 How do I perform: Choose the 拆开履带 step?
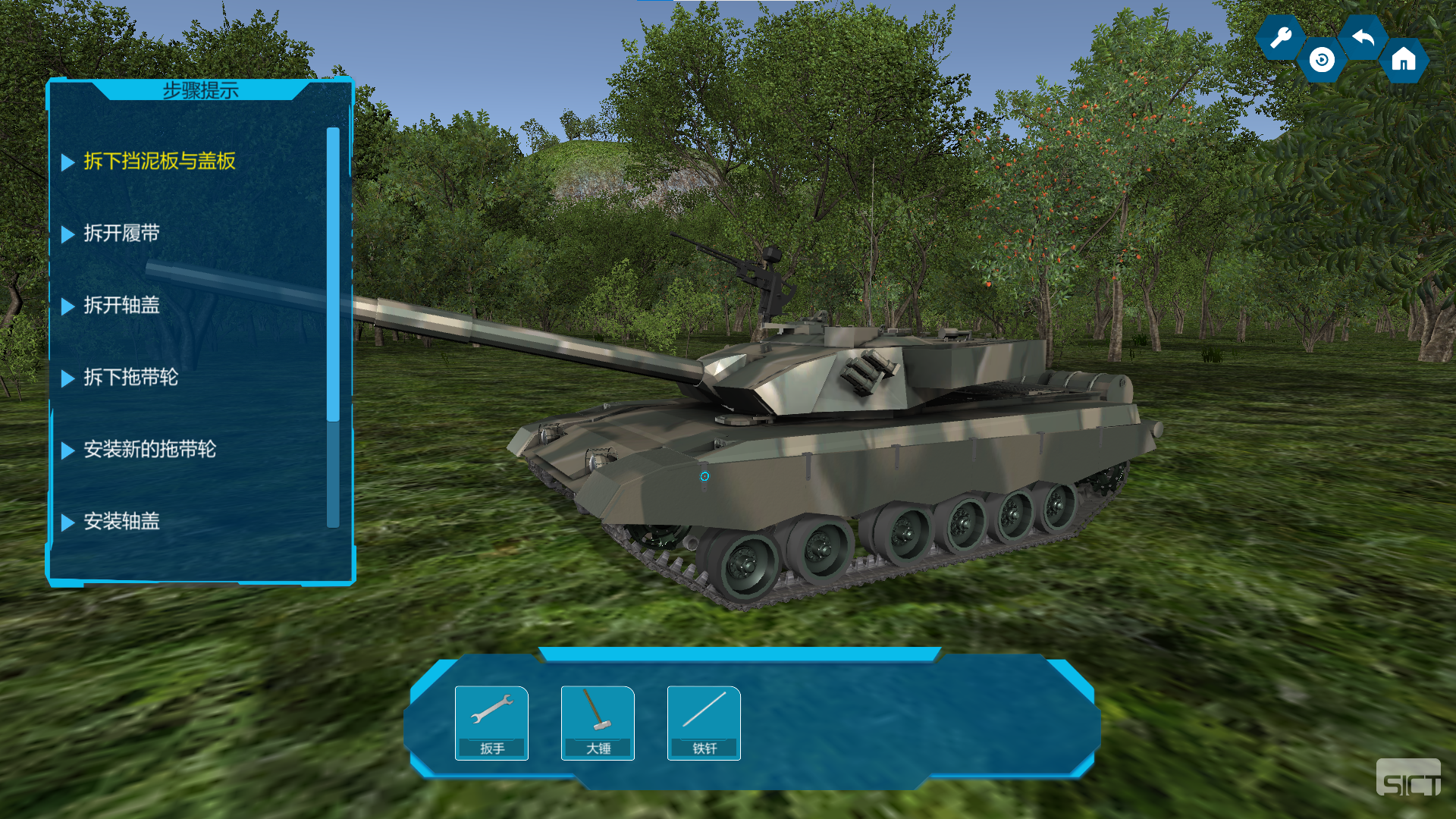(121, 234)
